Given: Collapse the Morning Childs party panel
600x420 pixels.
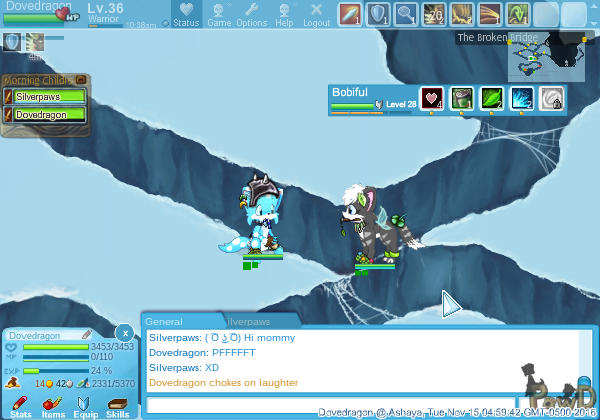Looking at the screenshot, I should click(x=80, y=80).
